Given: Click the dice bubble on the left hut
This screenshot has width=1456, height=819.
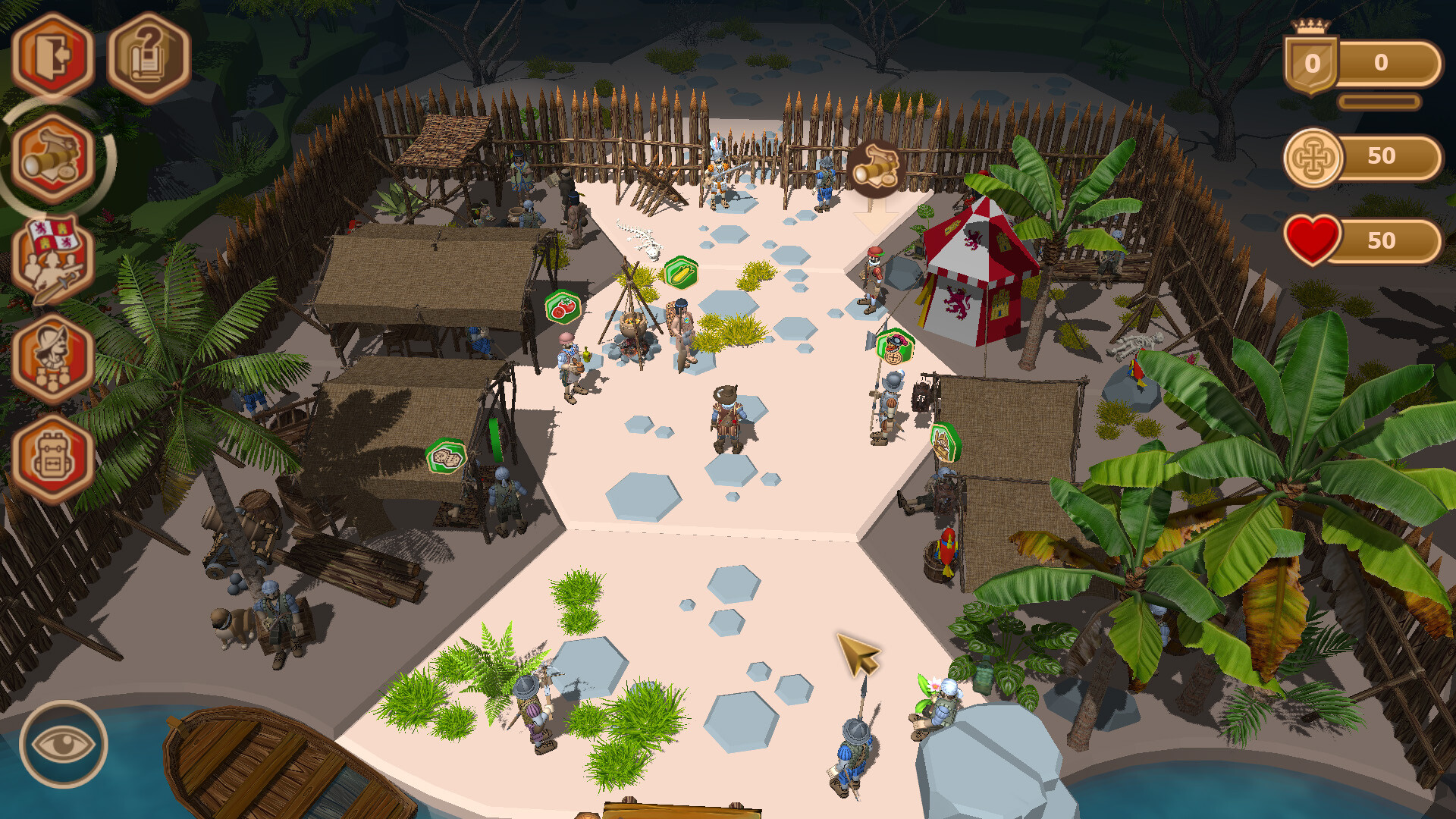Looking at the screenshot, I should pyautogui.click(x=447, y=456).
